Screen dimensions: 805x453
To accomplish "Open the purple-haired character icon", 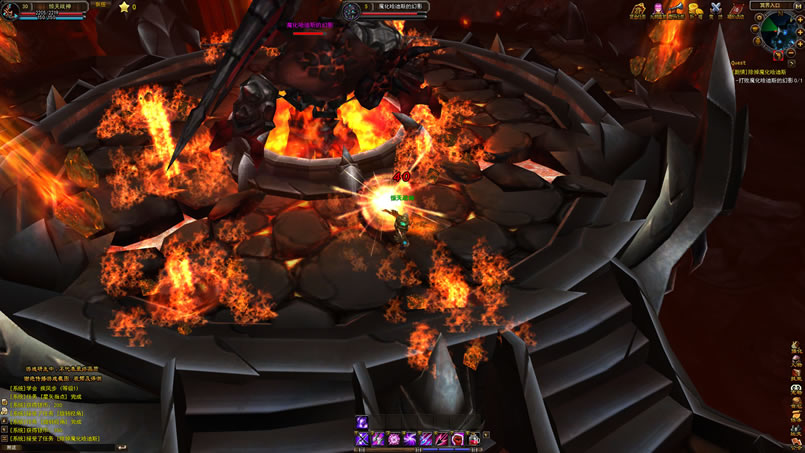I will pos(658,12).
